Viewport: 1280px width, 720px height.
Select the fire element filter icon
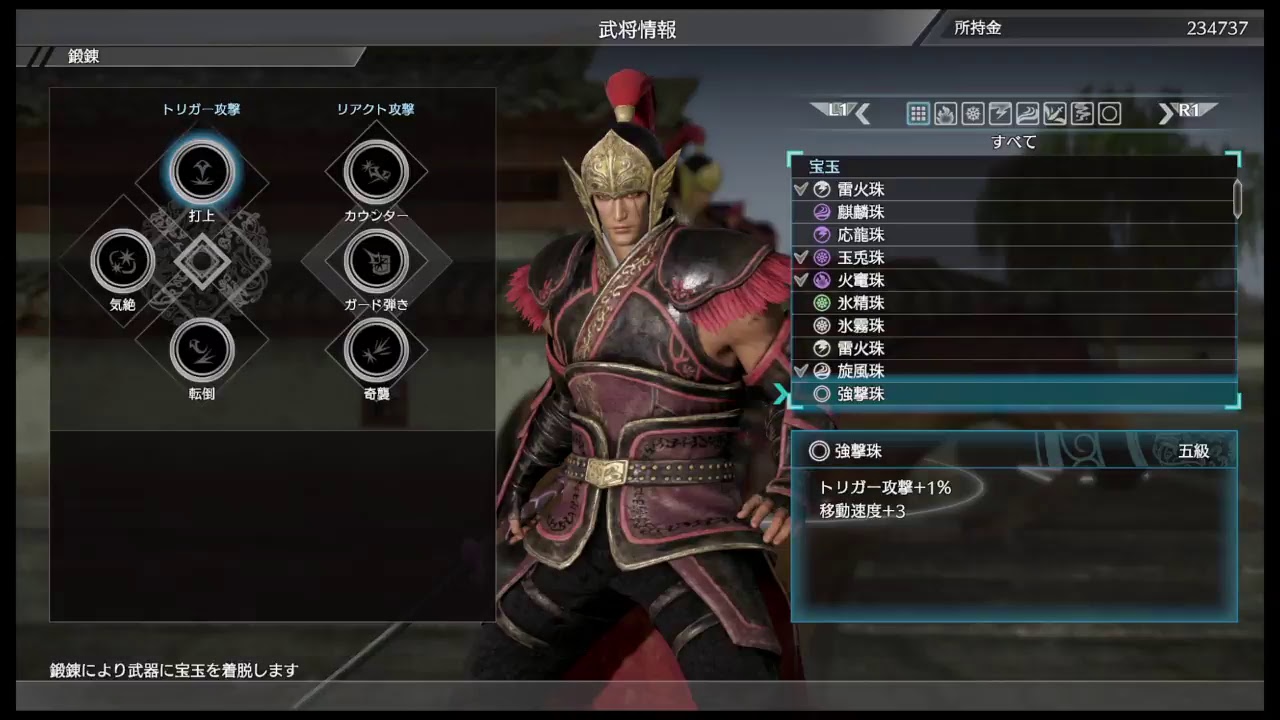pos(944,113)
